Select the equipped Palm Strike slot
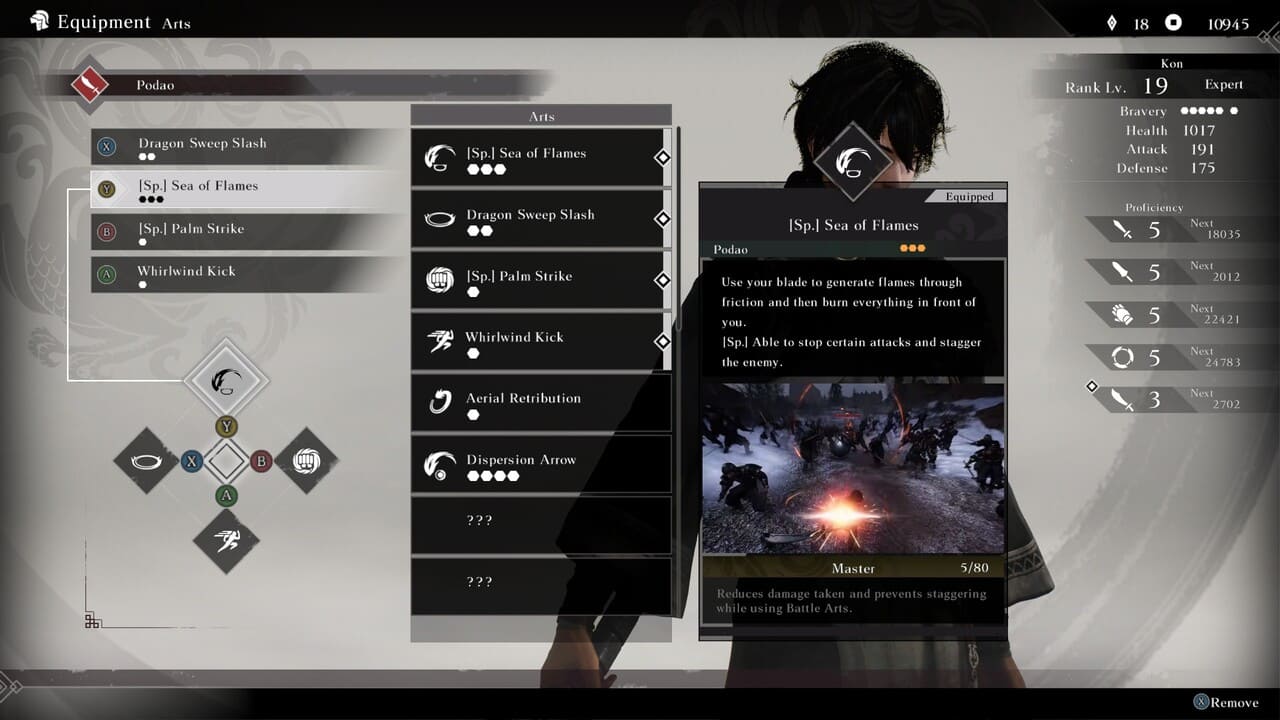Image resolution: width=1280 pixels, height=720 pixels. click(x=245, y=232)
